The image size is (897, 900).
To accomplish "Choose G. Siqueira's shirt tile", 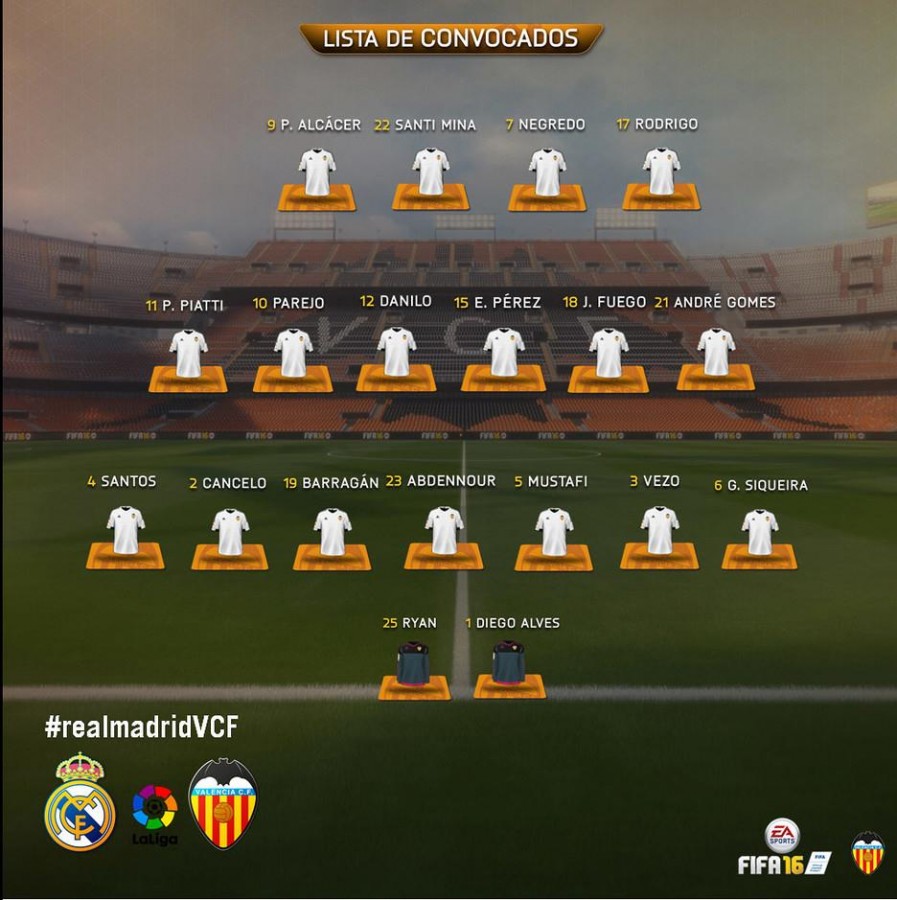I will tap(759, 532).
